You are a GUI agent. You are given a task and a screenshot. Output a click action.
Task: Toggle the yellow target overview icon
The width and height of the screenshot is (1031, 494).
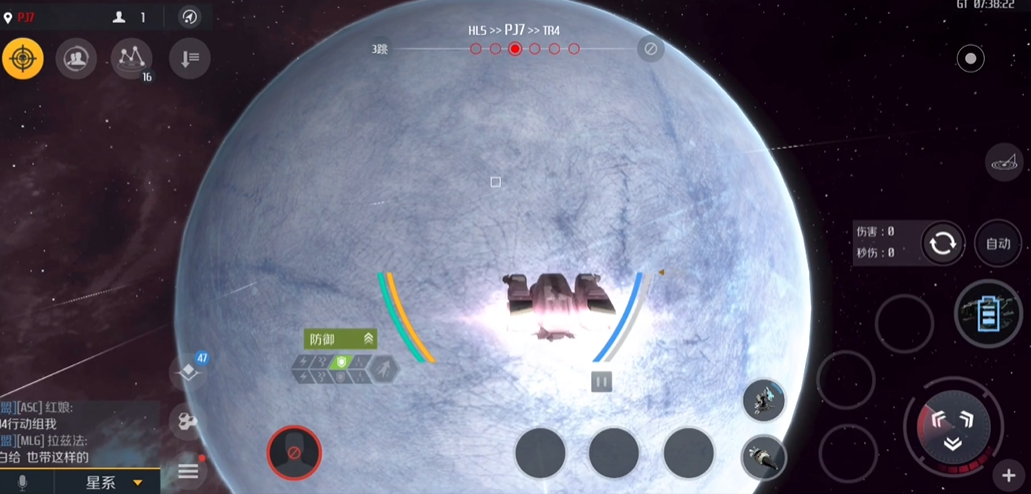coord(22,59)
